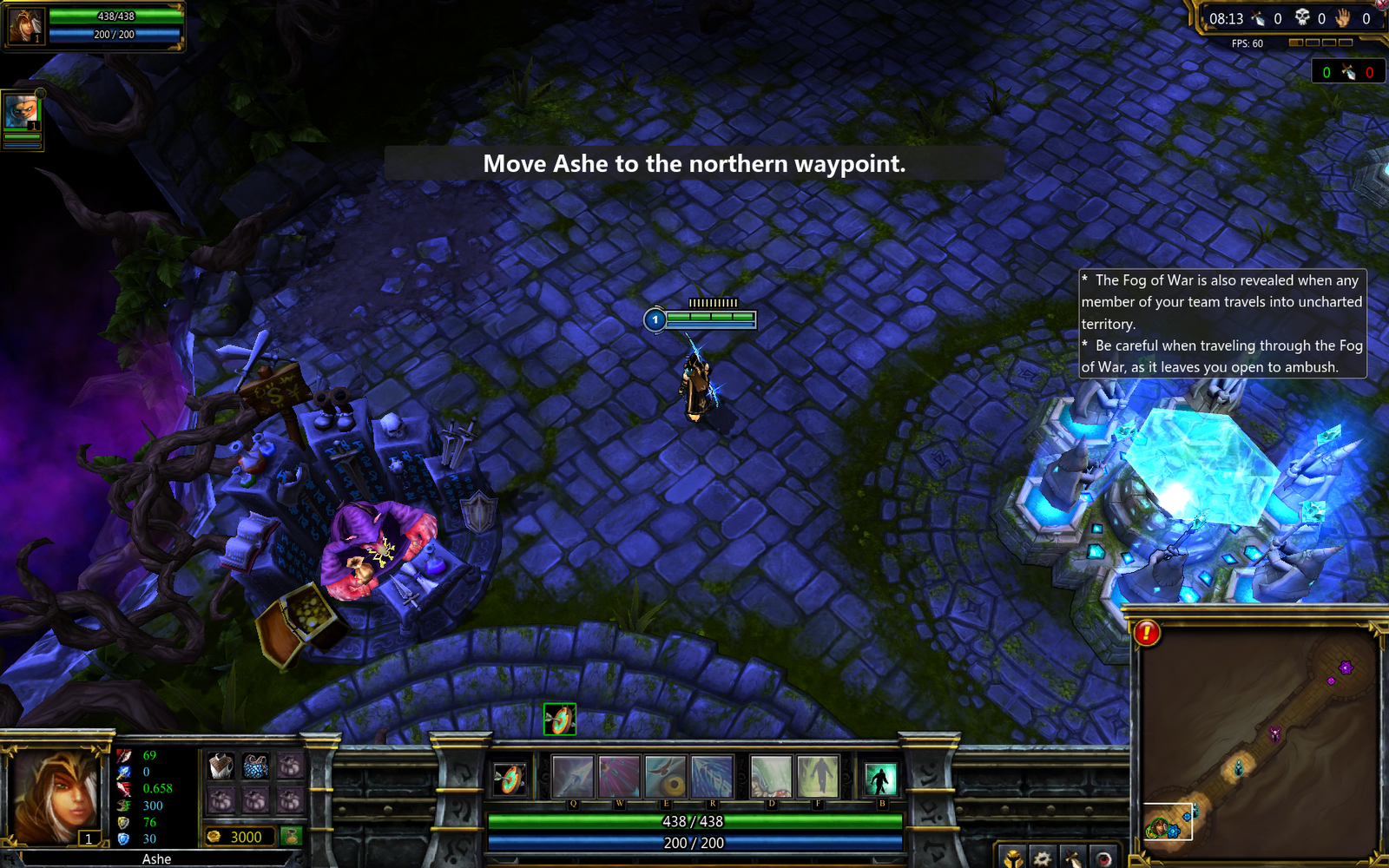Image resolution: width=1389 pixels, height=868 pixels.
Task: Click the helmet icon beside the minimap
Action: coord(1012,859)
